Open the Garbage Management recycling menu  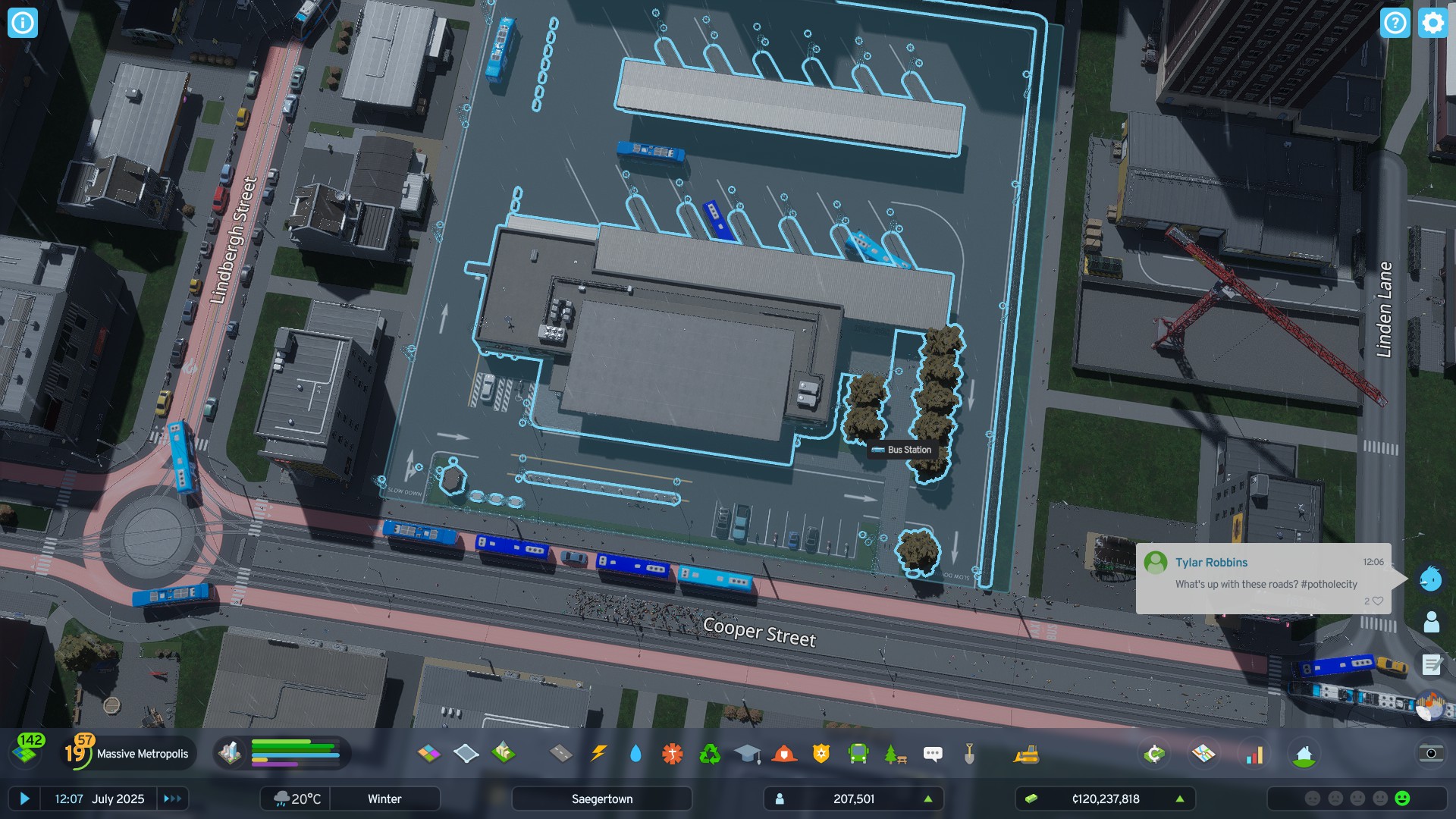tap(709, 753)
